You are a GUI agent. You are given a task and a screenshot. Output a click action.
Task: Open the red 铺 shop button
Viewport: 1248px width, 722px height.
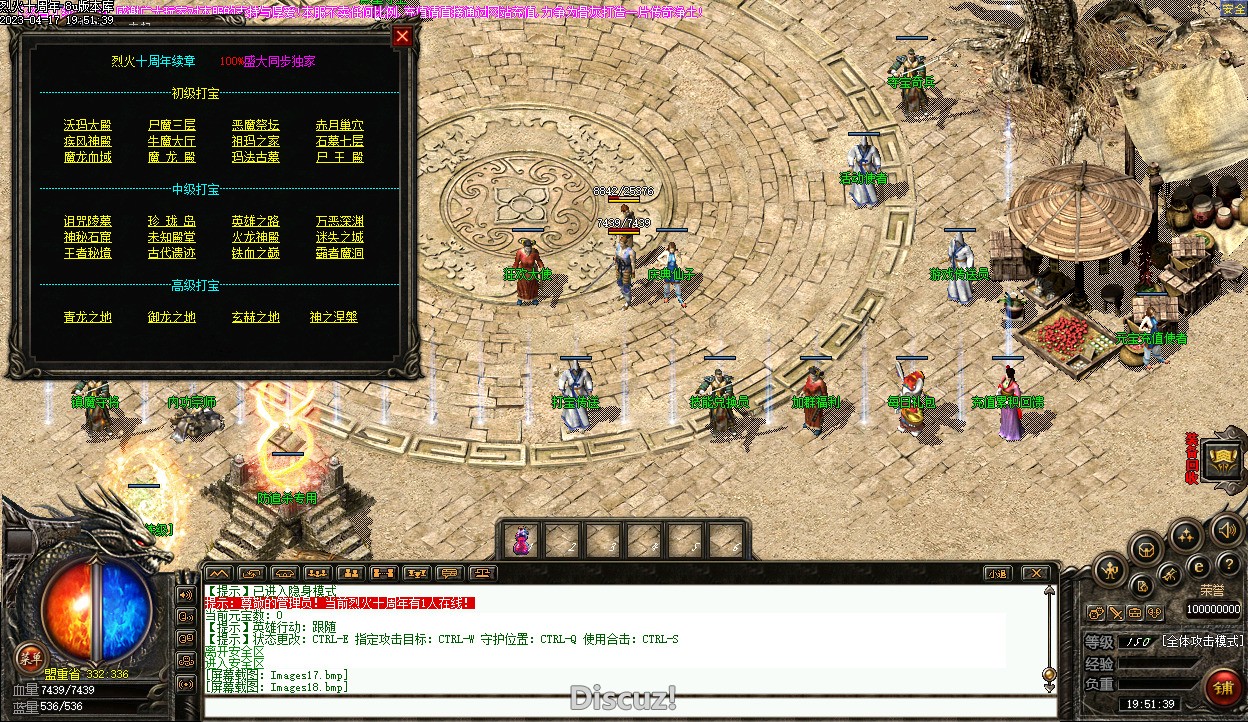coord(1221,689)
